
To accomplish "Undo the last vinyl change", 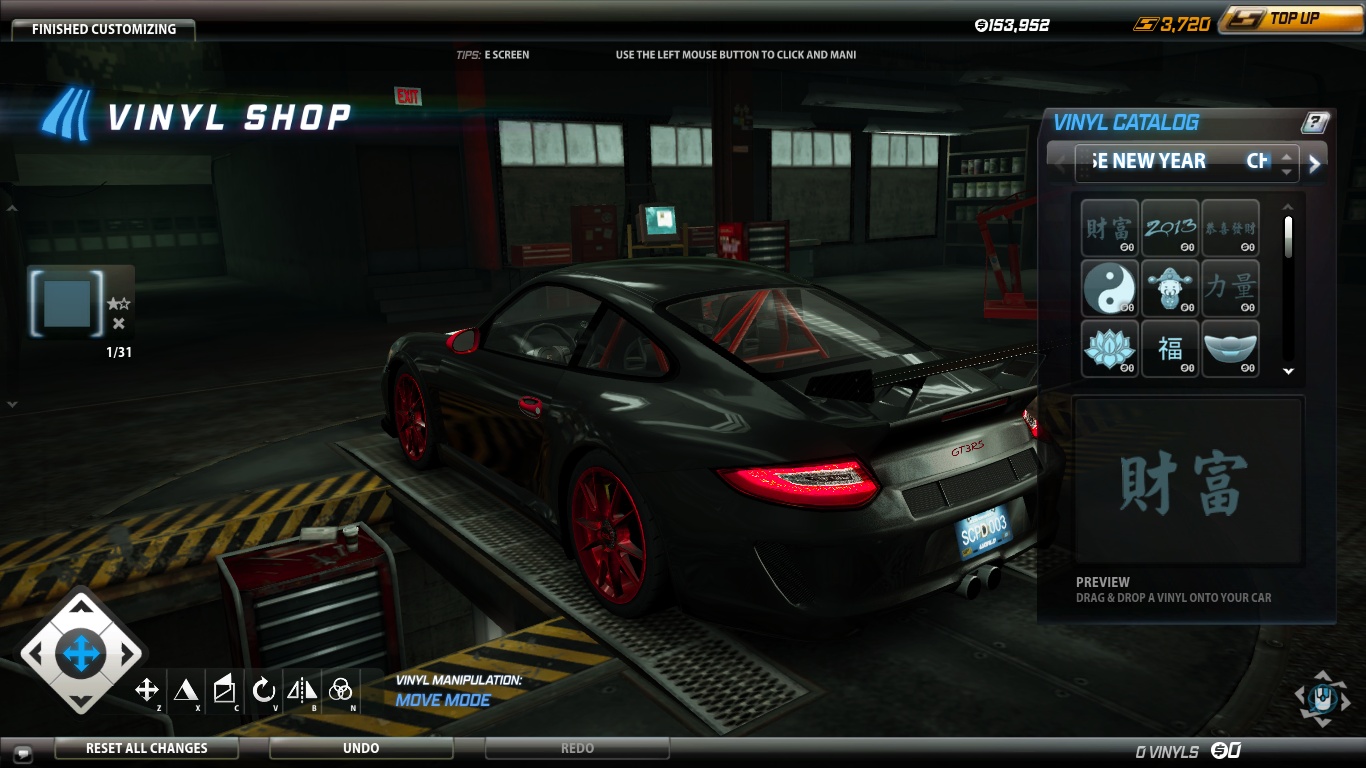I will tap(361, 748).
